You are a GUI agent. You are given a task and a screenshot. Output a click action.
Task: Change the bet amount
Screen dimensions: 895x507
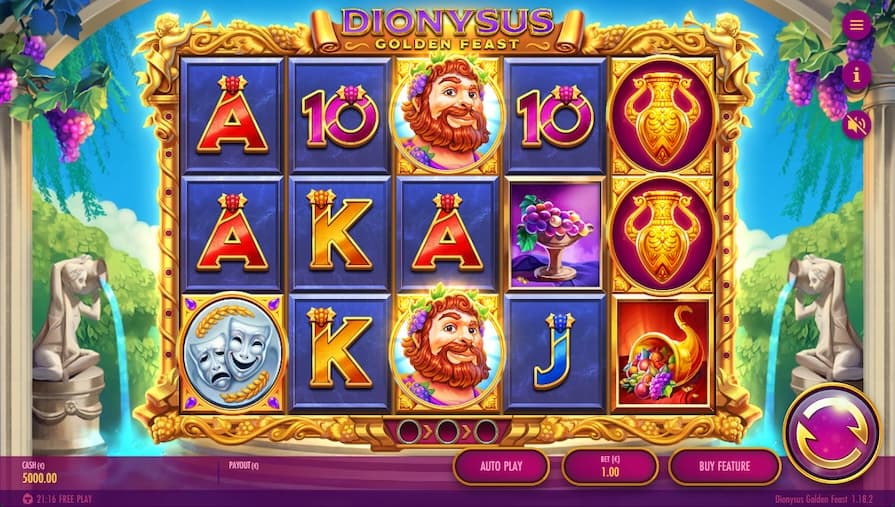[x=609, y=466]
